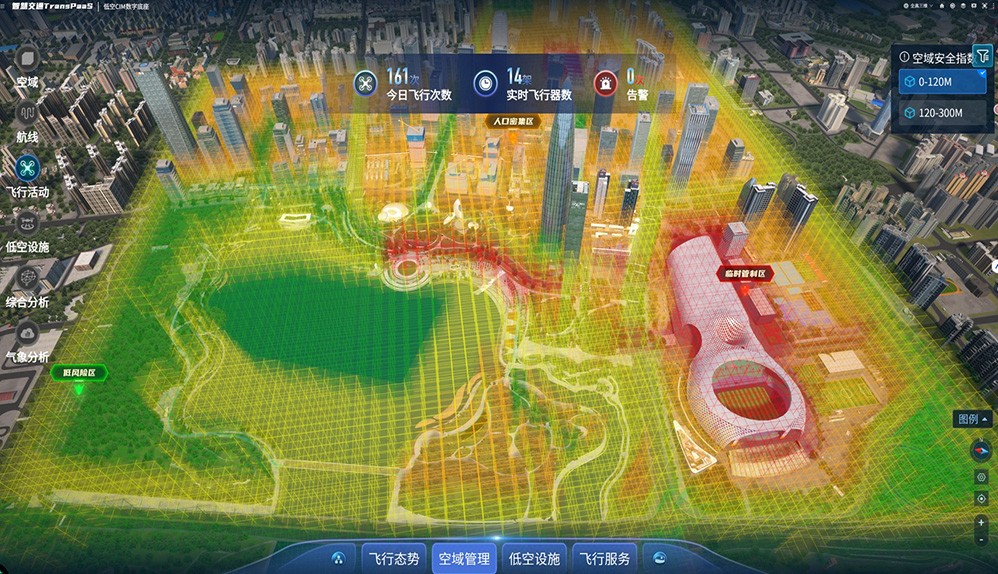Select the 空域管理 bottom tab
This screenshot has width=998, height=574.
(x=464, y=559)
